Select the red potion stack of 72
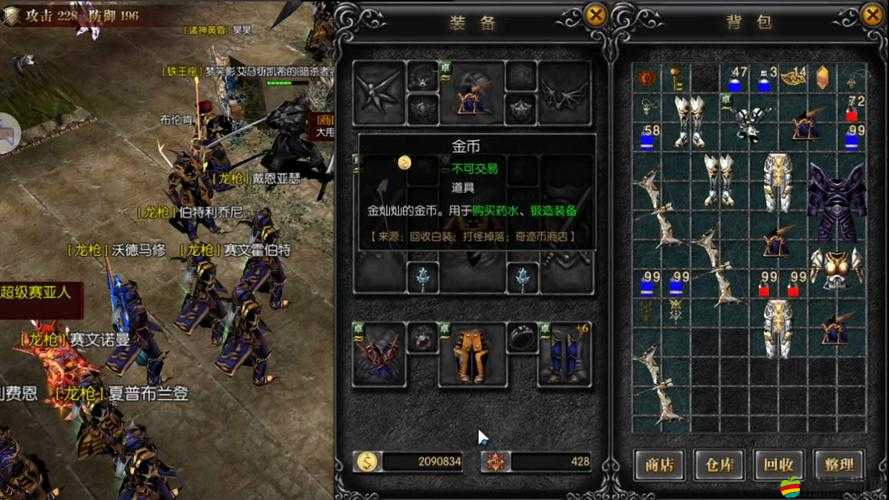 click(x=854, y=107)
